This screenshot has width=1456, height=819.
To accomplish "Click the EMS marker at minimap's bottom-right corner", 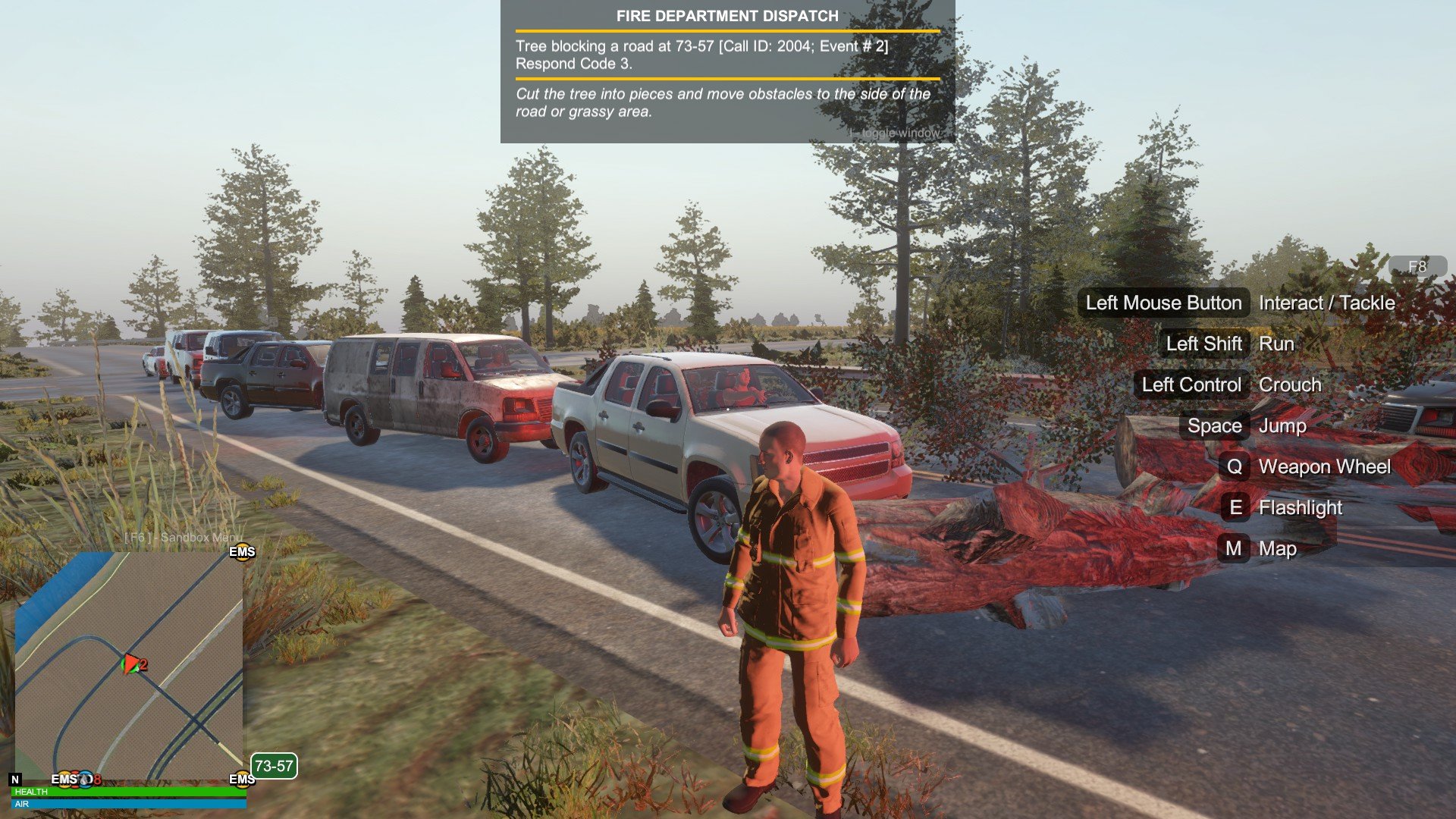I will coord(242,780).
